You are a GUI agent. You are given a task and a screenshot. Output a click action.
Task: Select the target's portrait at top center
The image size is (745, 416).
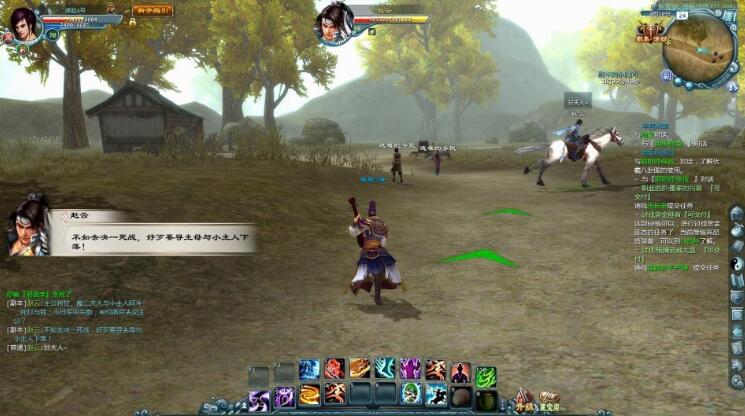click(x=336, y=19)
